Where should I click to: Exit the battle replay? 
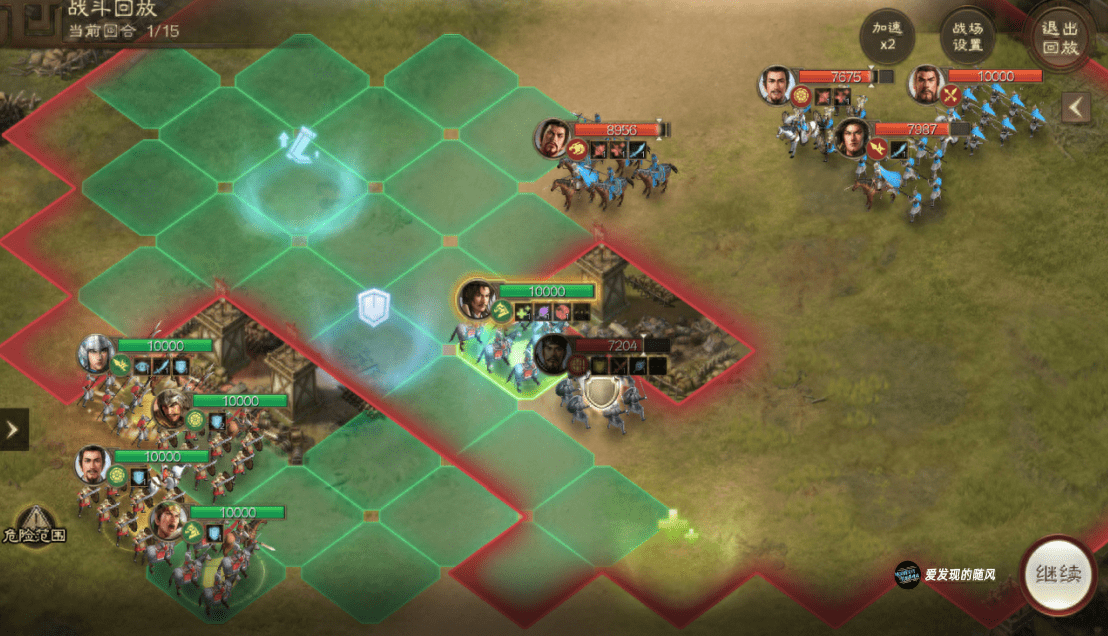1061,38
